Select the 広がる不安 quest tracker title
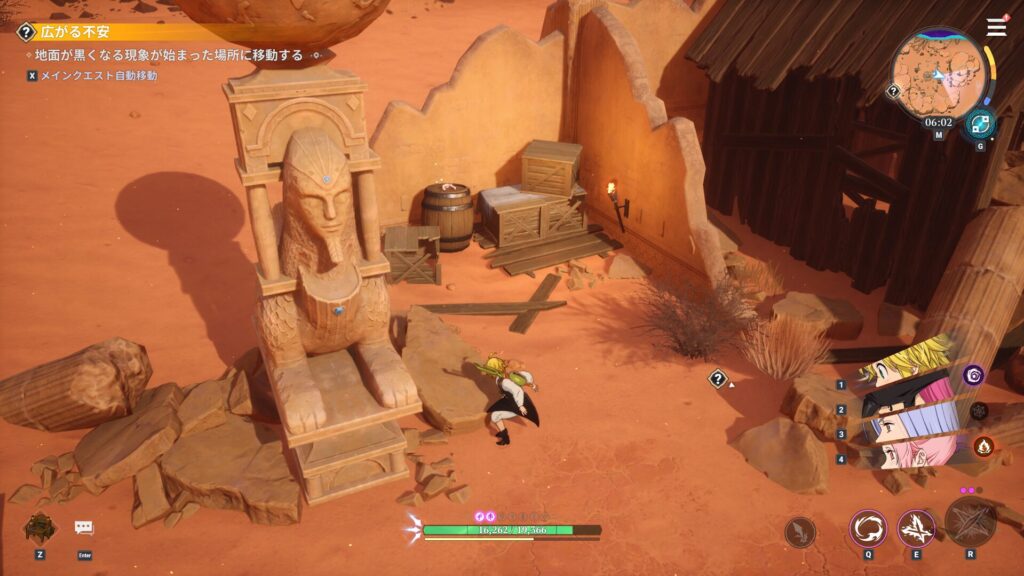Viewport: 1024px width, 576px height. 75,32
